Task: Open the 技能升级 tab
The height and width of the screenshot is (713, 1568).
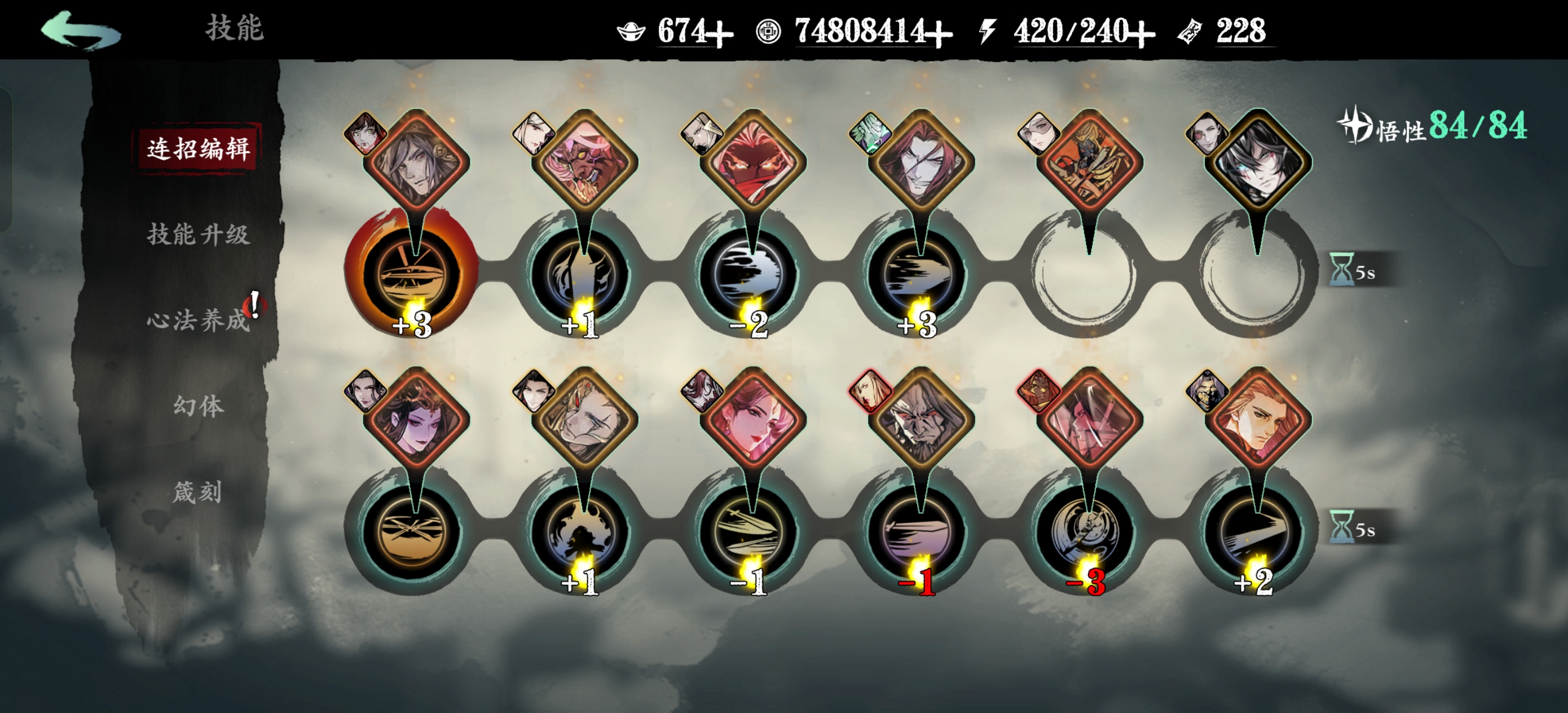Action: (199, 235)
